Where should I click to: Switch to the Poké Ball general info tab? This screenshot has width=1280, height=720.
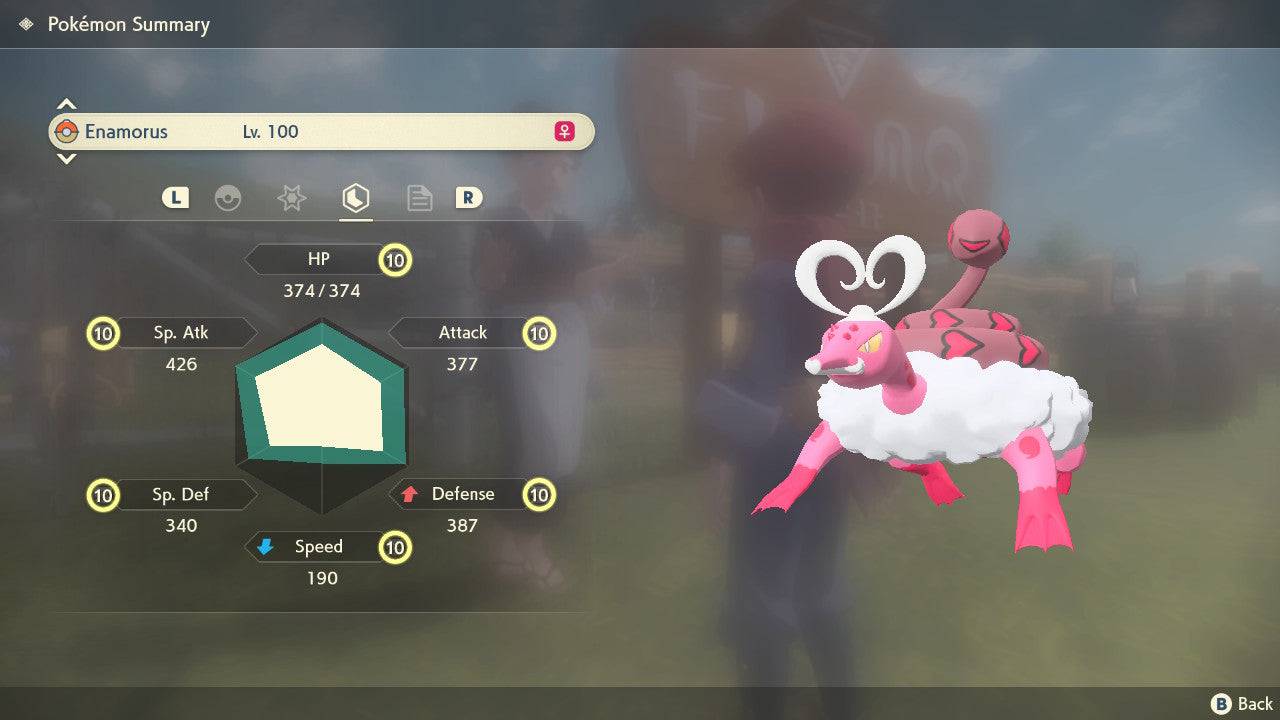point(228,198)
